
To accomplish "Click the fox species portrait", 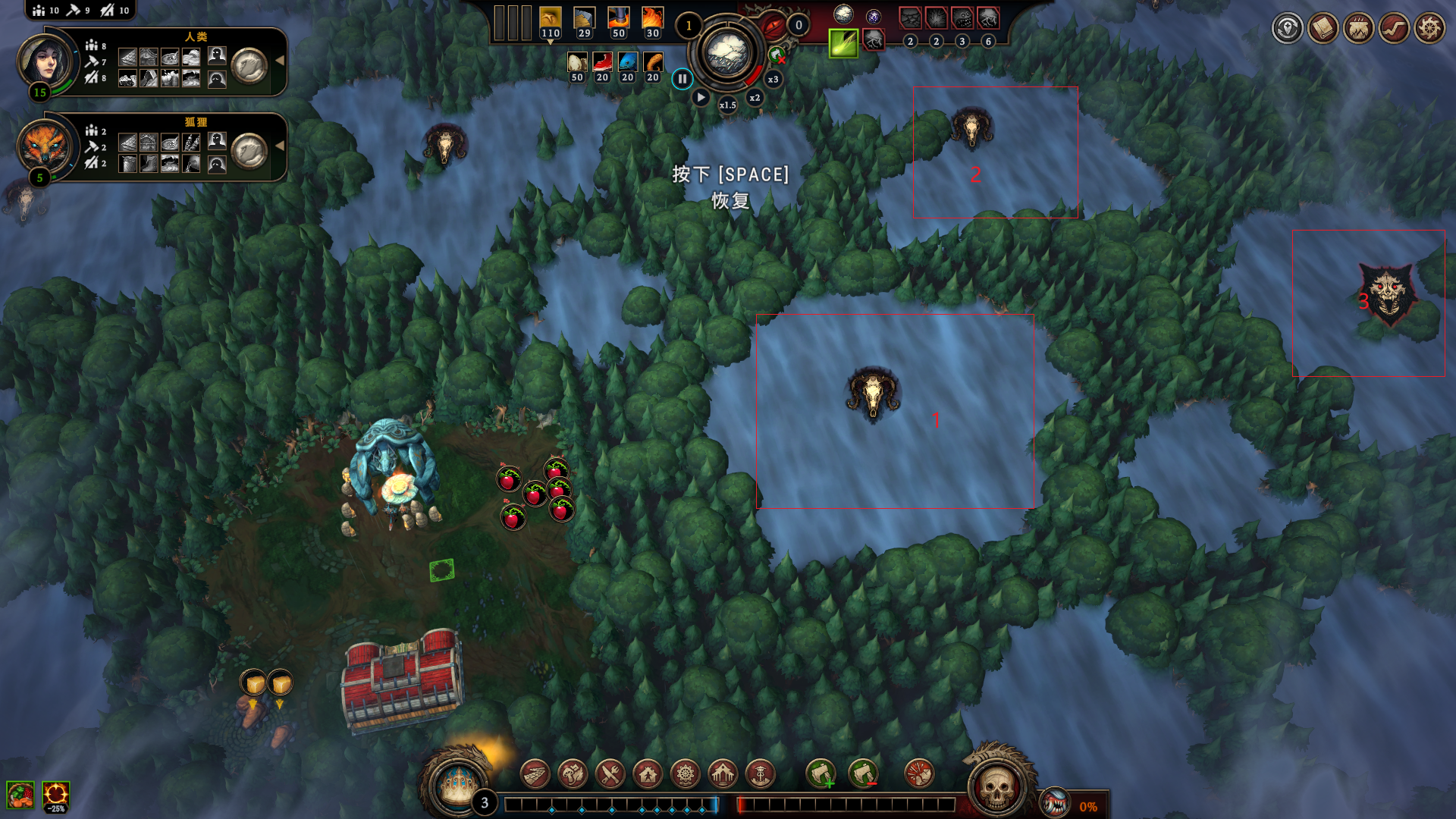I will (44, 146).
